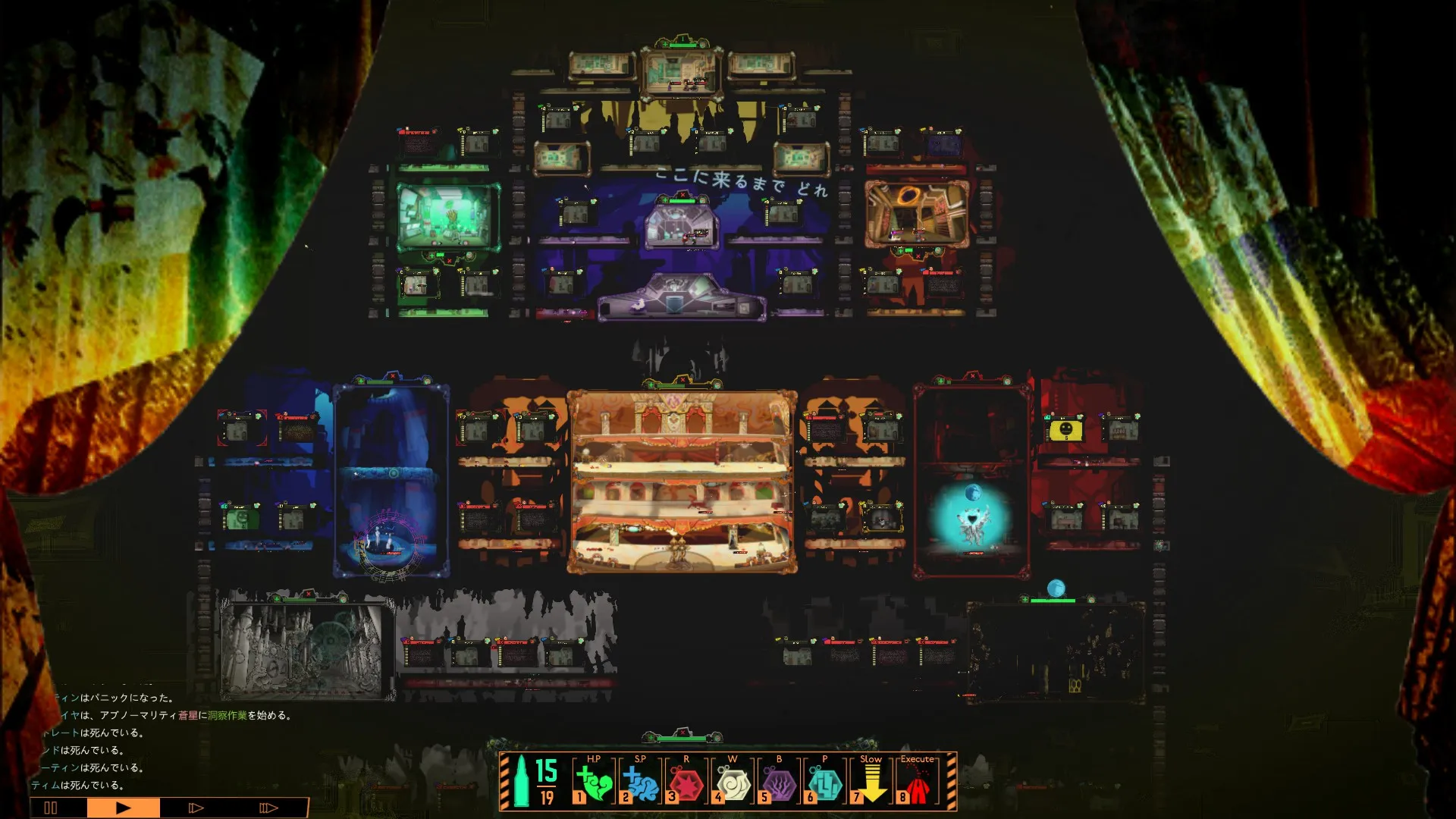Pause the game with the pause button
This screenshot has width=1456, height=819.
(x=51, y=808)
